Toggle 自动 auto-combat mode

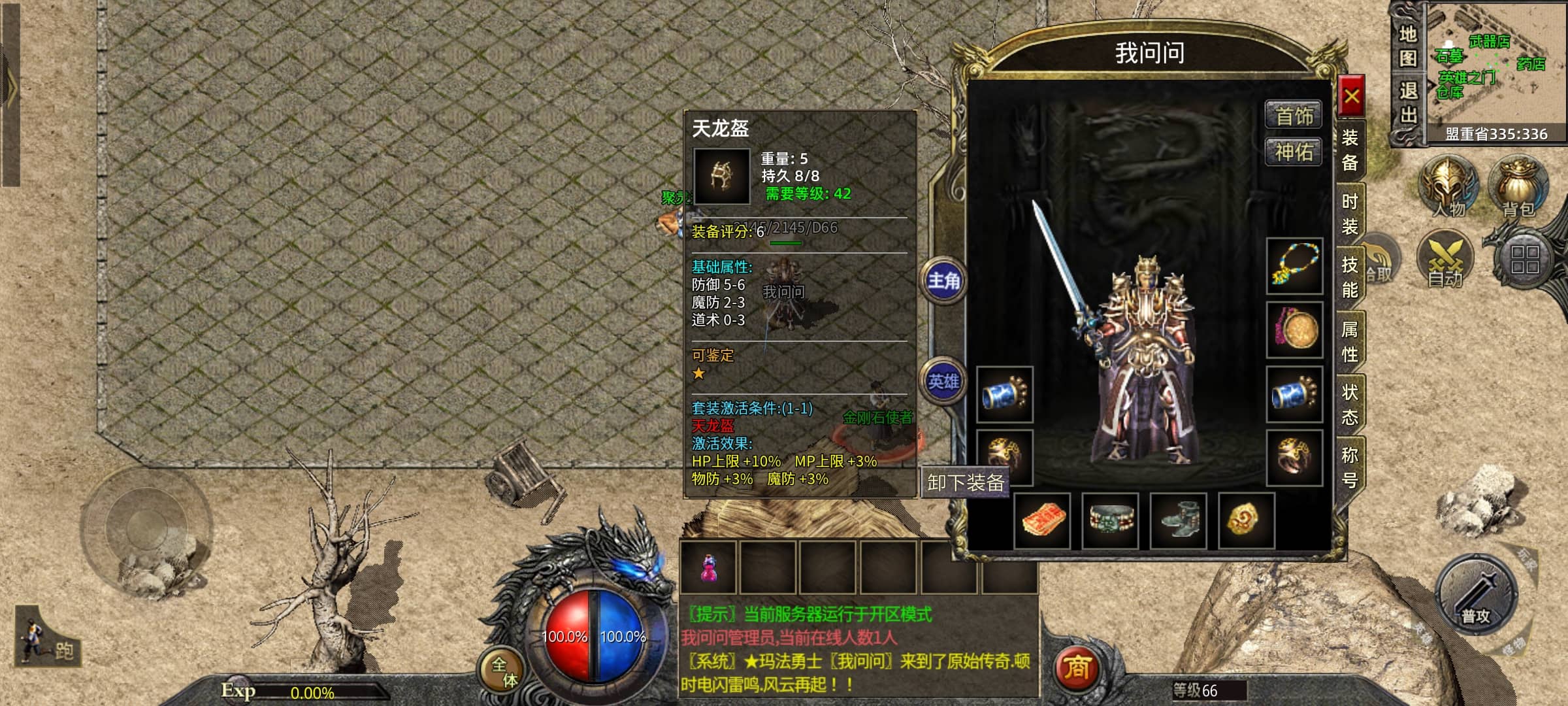coord(1445,260)
